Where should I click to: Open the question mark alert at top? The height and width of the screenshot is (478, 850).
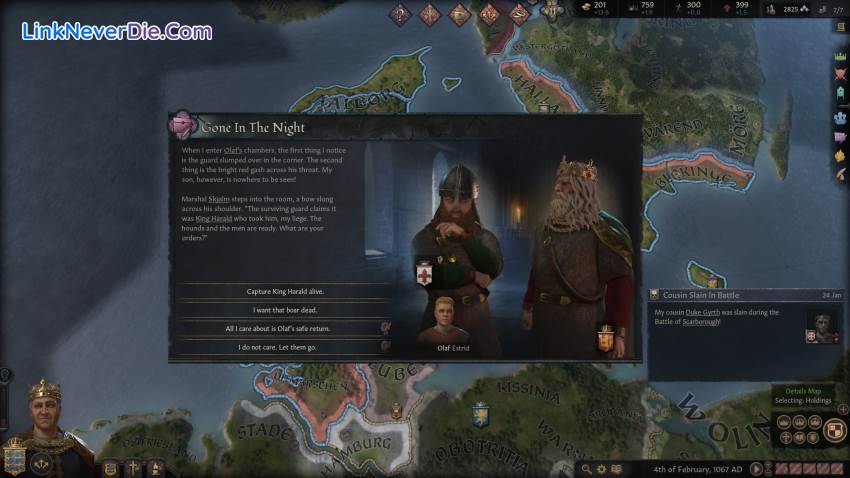400,14
